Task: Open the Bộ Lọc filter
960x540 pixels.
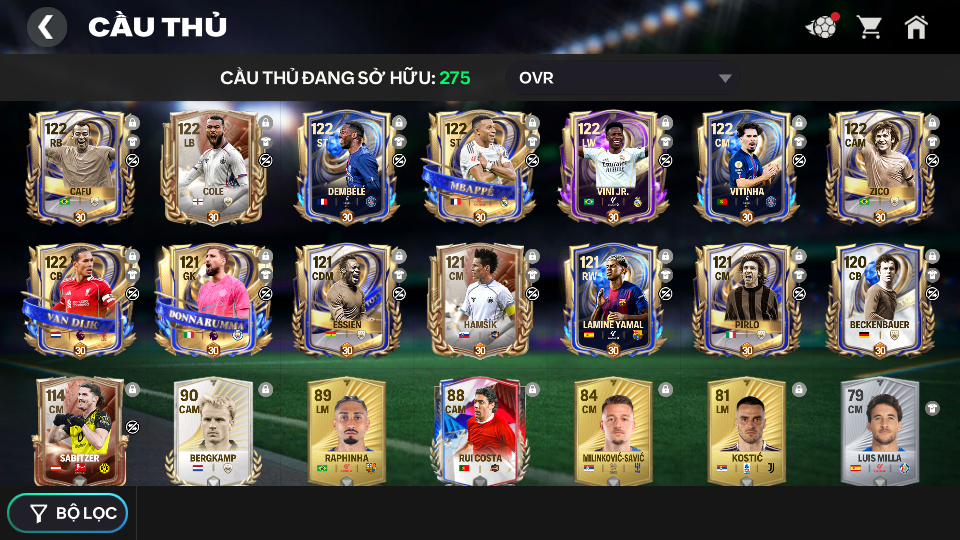Action: [x=68, y=513]
